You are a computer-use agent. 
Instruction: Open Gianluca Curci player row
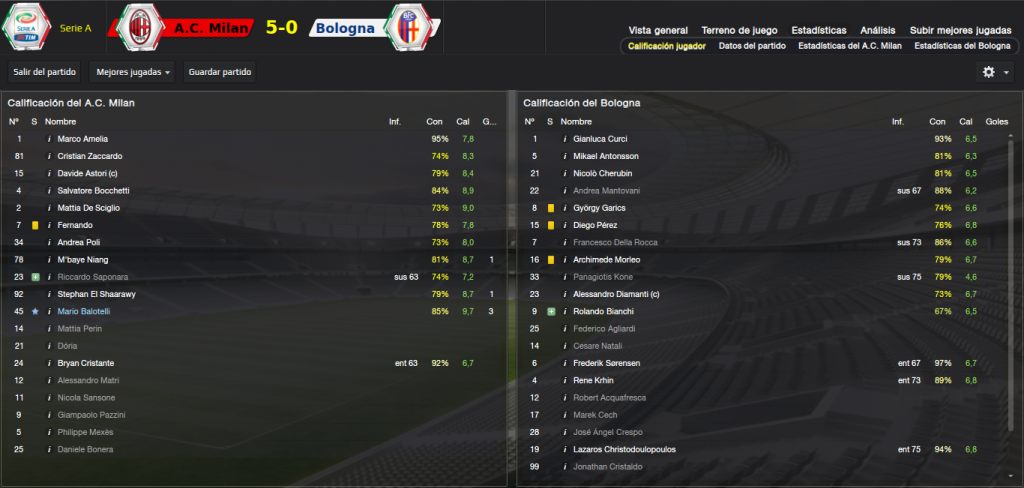600,139
